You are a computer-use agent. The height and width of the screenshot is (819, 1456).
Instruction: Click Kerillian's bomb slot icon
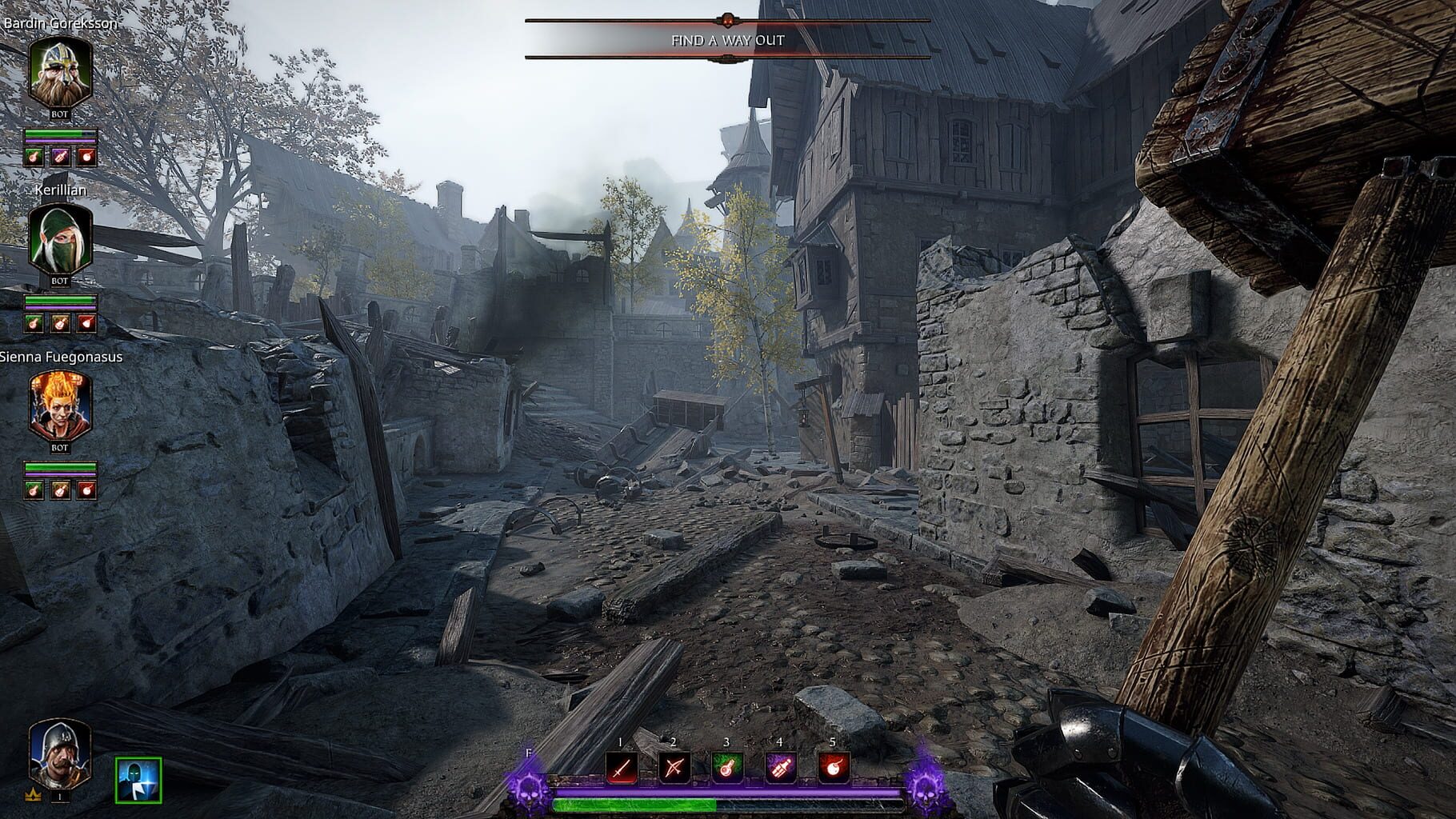tap(86, 322)
